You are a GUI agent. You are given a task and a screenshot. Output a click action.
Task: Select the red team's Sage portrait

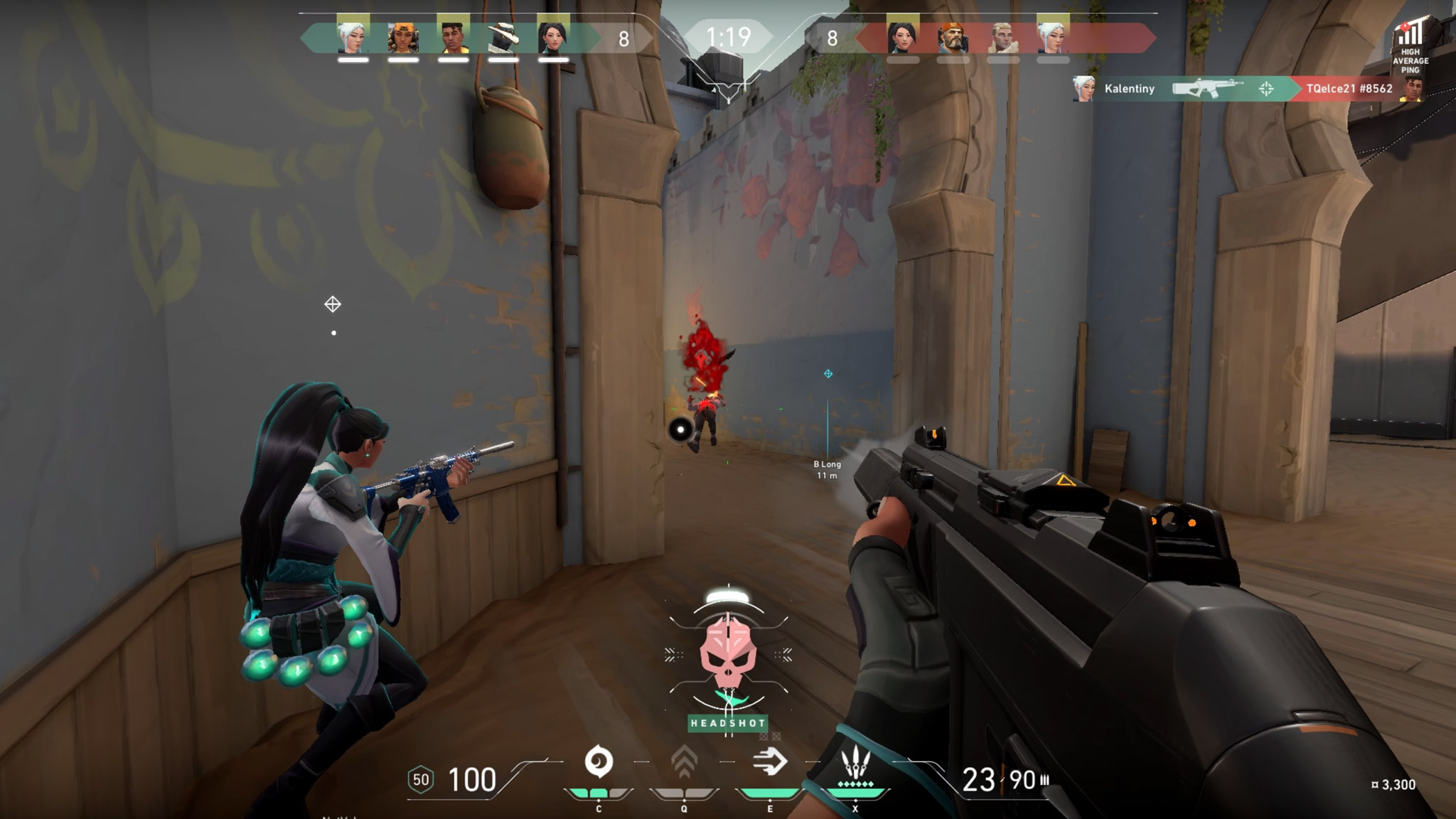click(903, 36)
